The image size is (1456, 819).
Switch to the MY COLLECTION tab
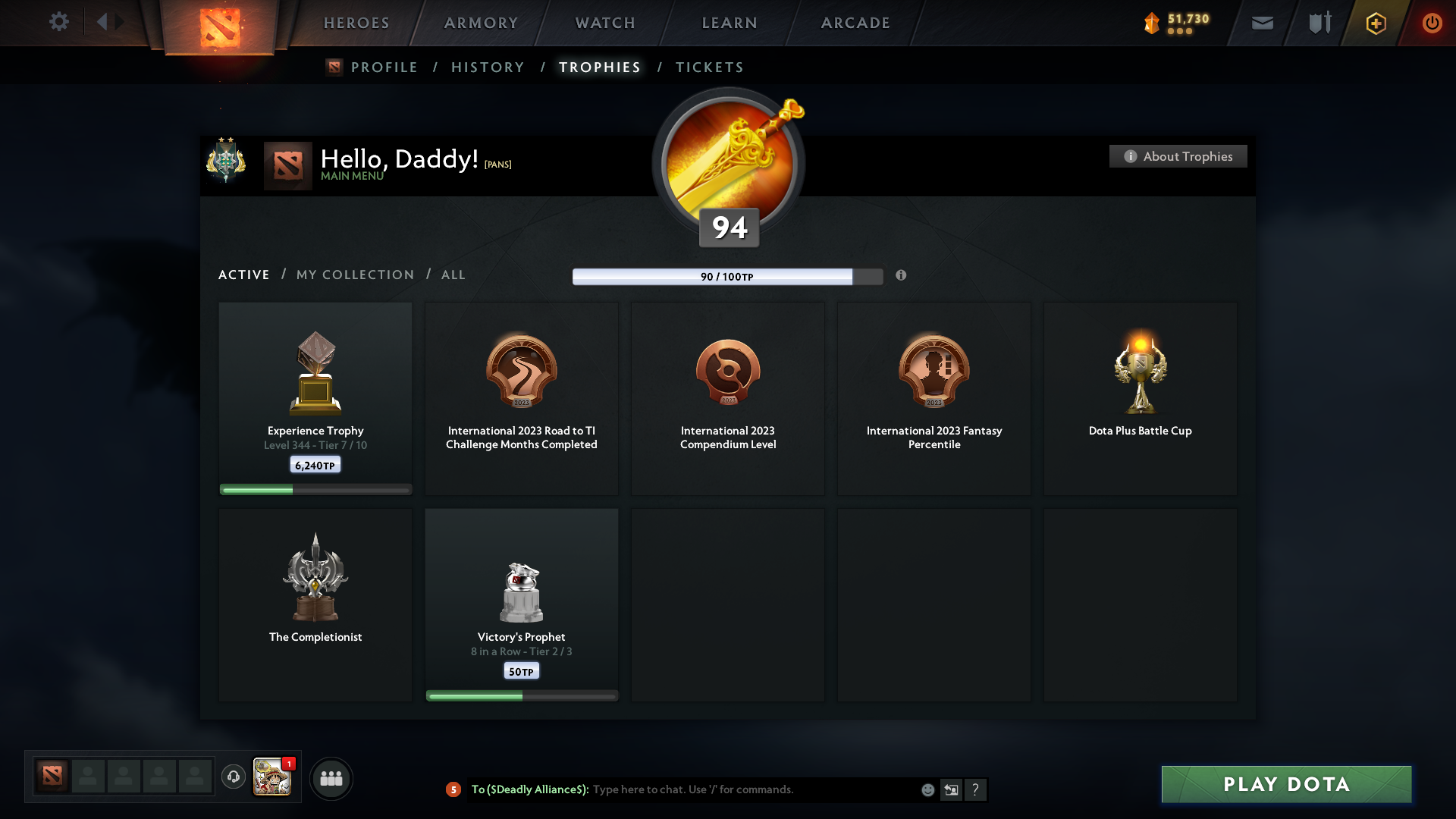coord(354,275)
